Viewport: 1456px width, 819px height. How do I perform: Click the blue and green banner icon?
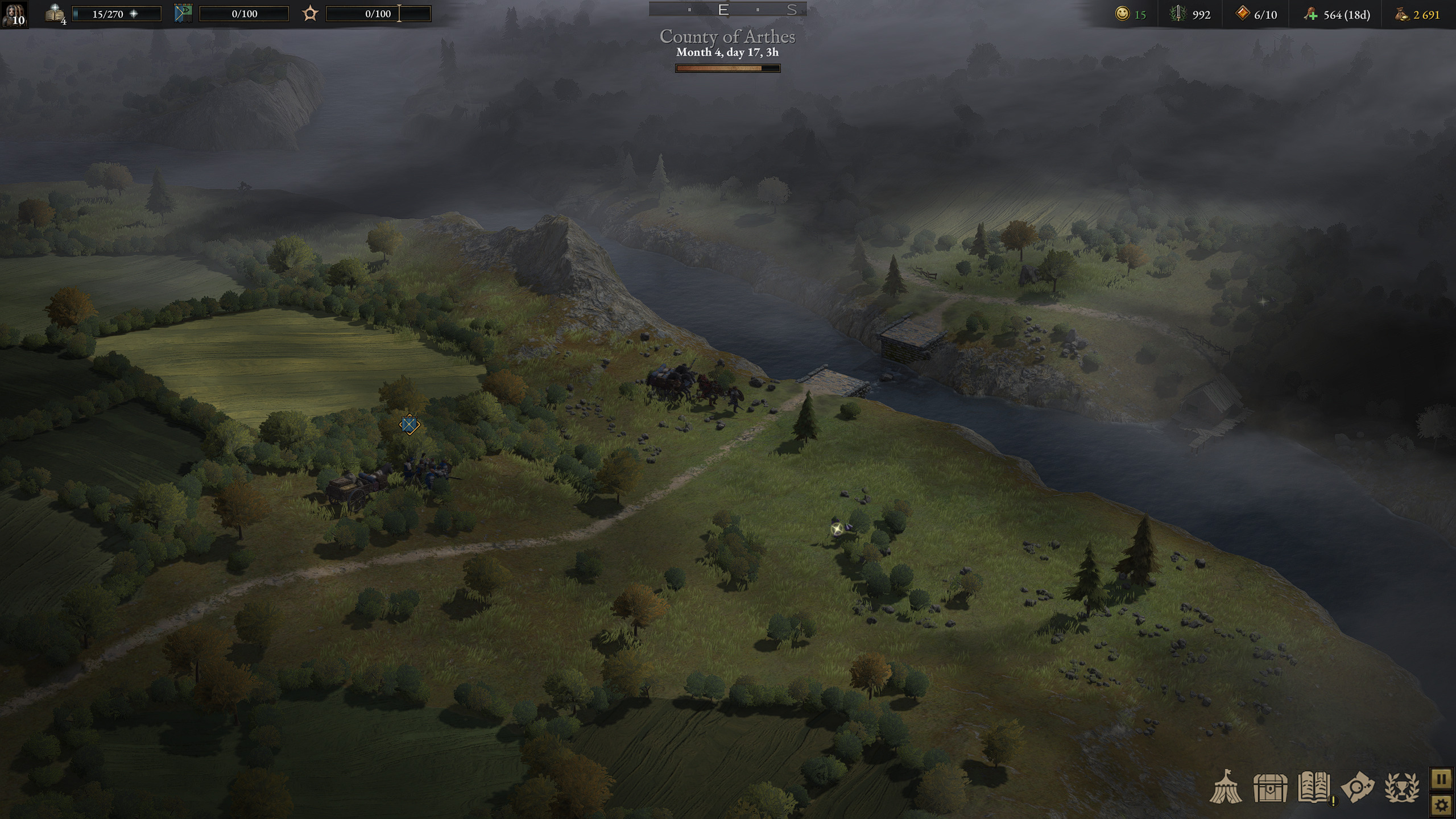[183, 14]
